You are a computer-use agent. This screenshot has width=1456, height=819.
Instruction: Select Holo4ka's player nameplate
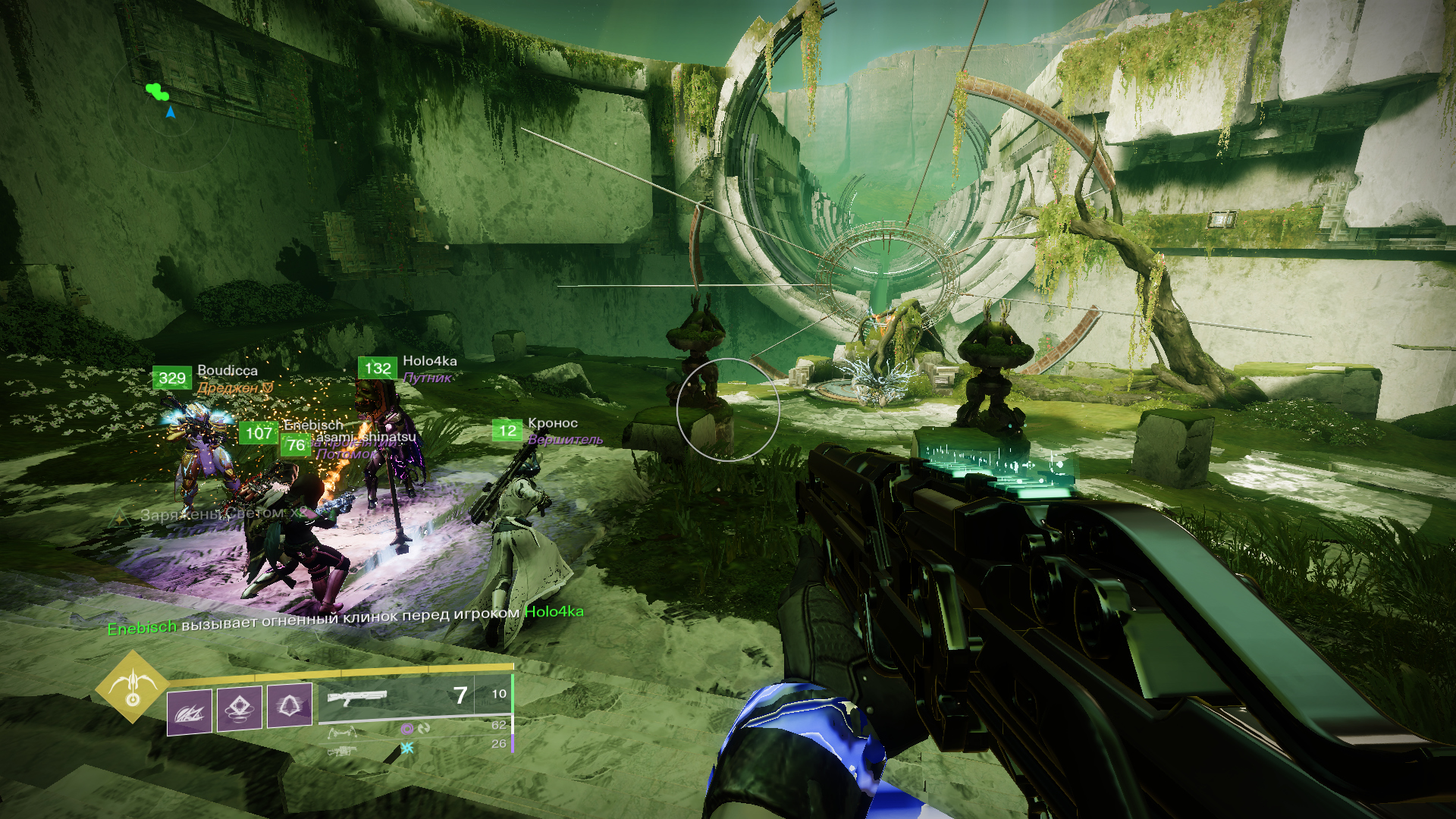pos(429,362)
